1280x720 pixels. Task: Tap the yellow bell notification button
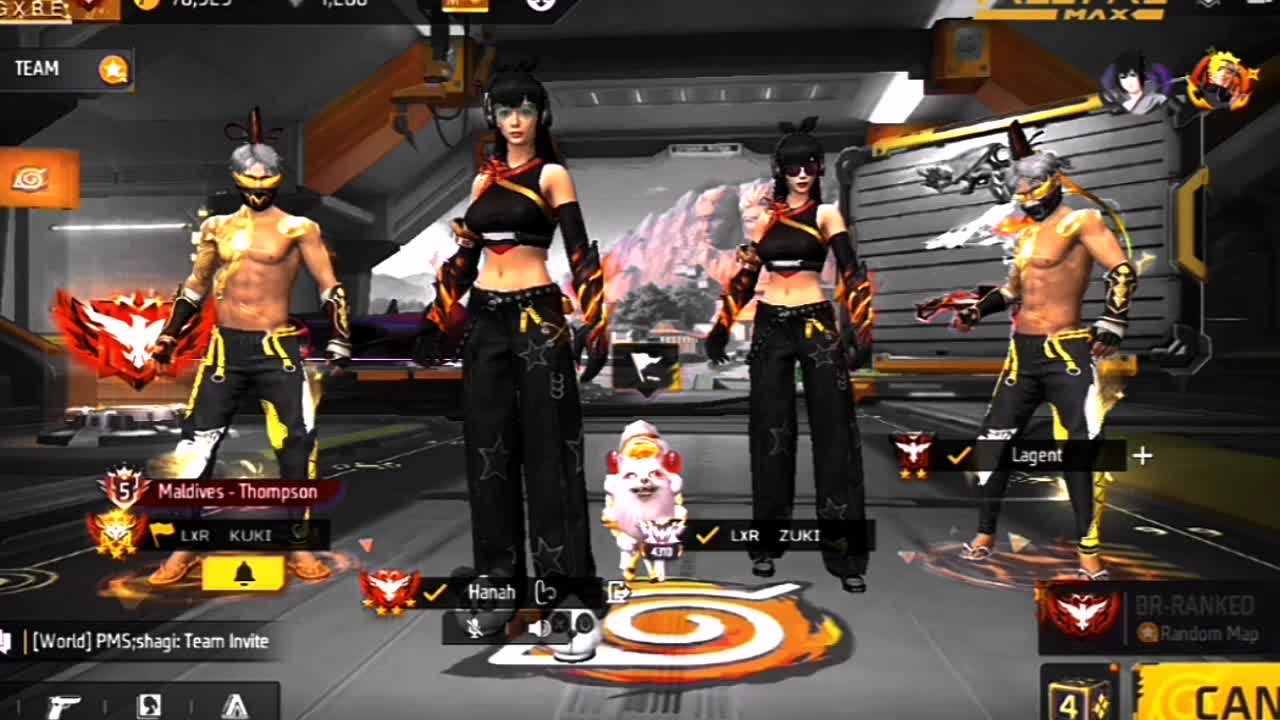tap(243, 573)
